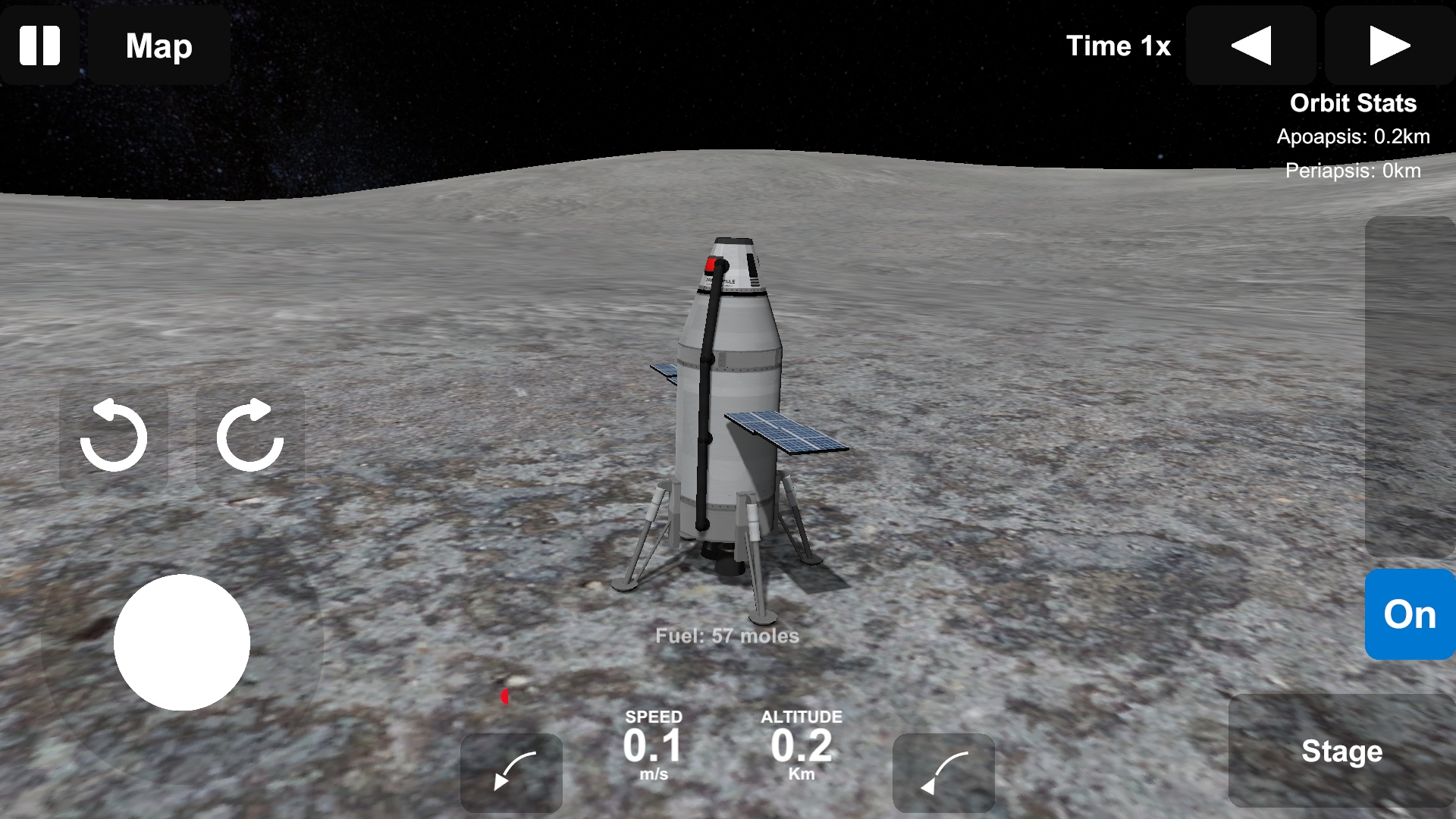
Task: Decrease time warp with left arrow
Action: (x=1252, y=45)
